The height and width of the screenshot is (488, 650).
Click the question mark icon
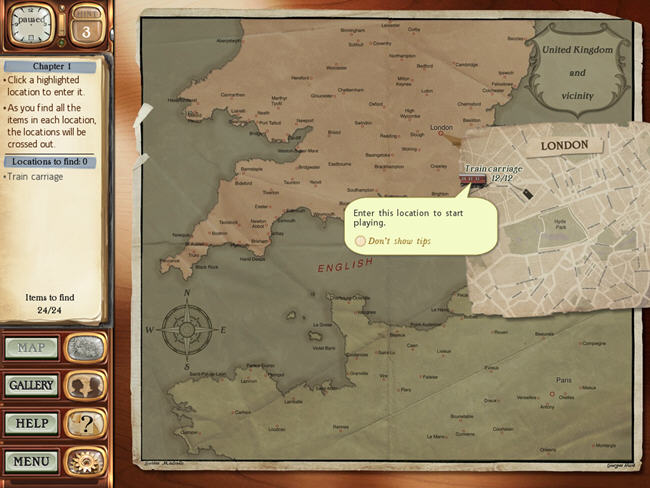86,423
